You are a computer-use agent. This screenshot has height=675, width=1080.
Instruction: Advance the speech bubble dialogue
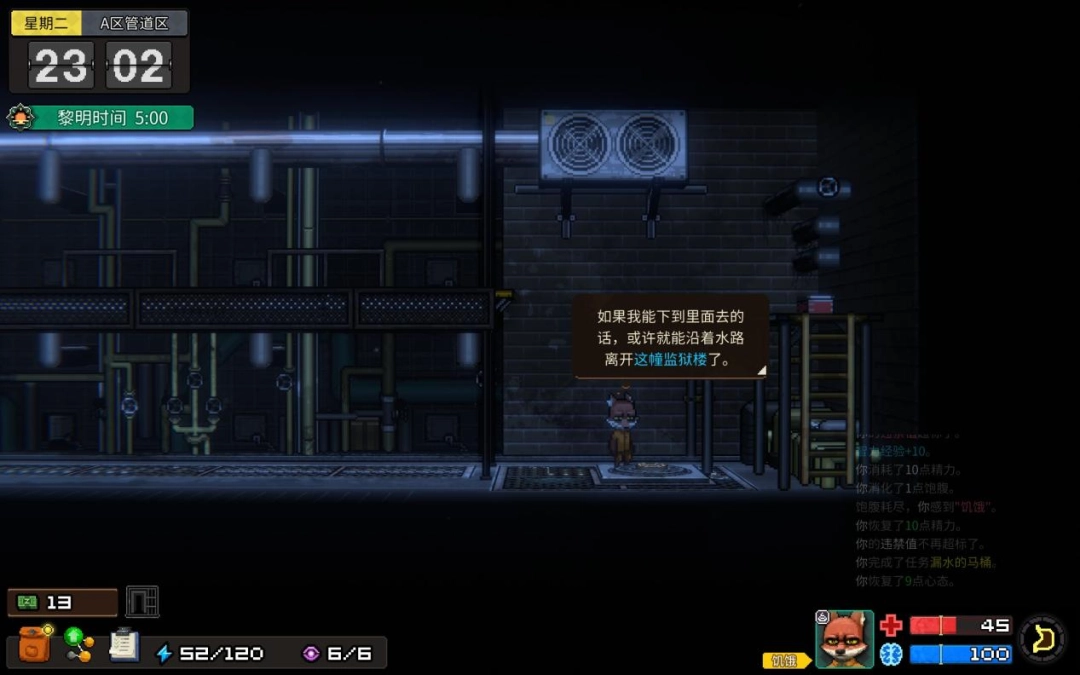pos(671,336)
